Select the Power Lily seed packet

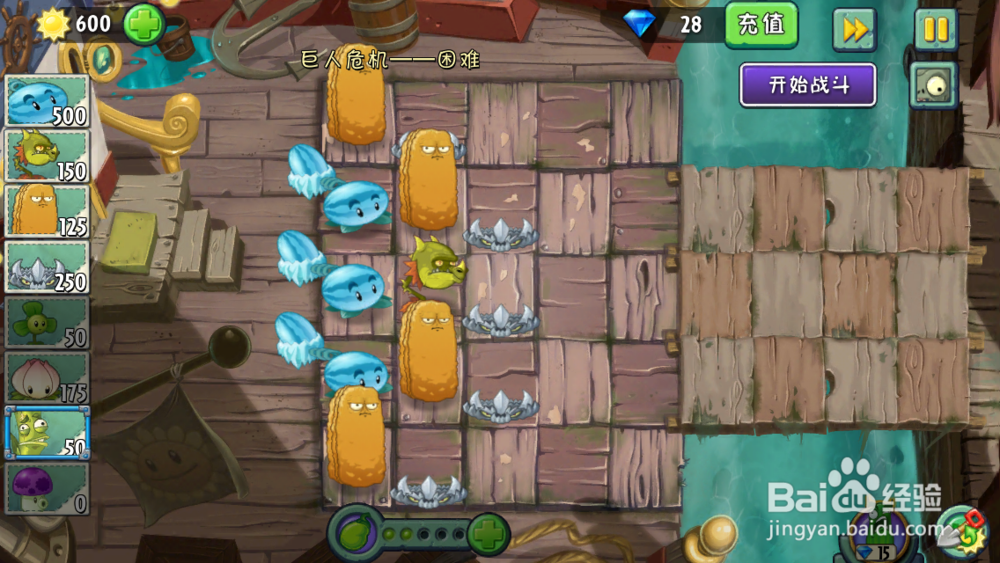click(x=47, y=378)
